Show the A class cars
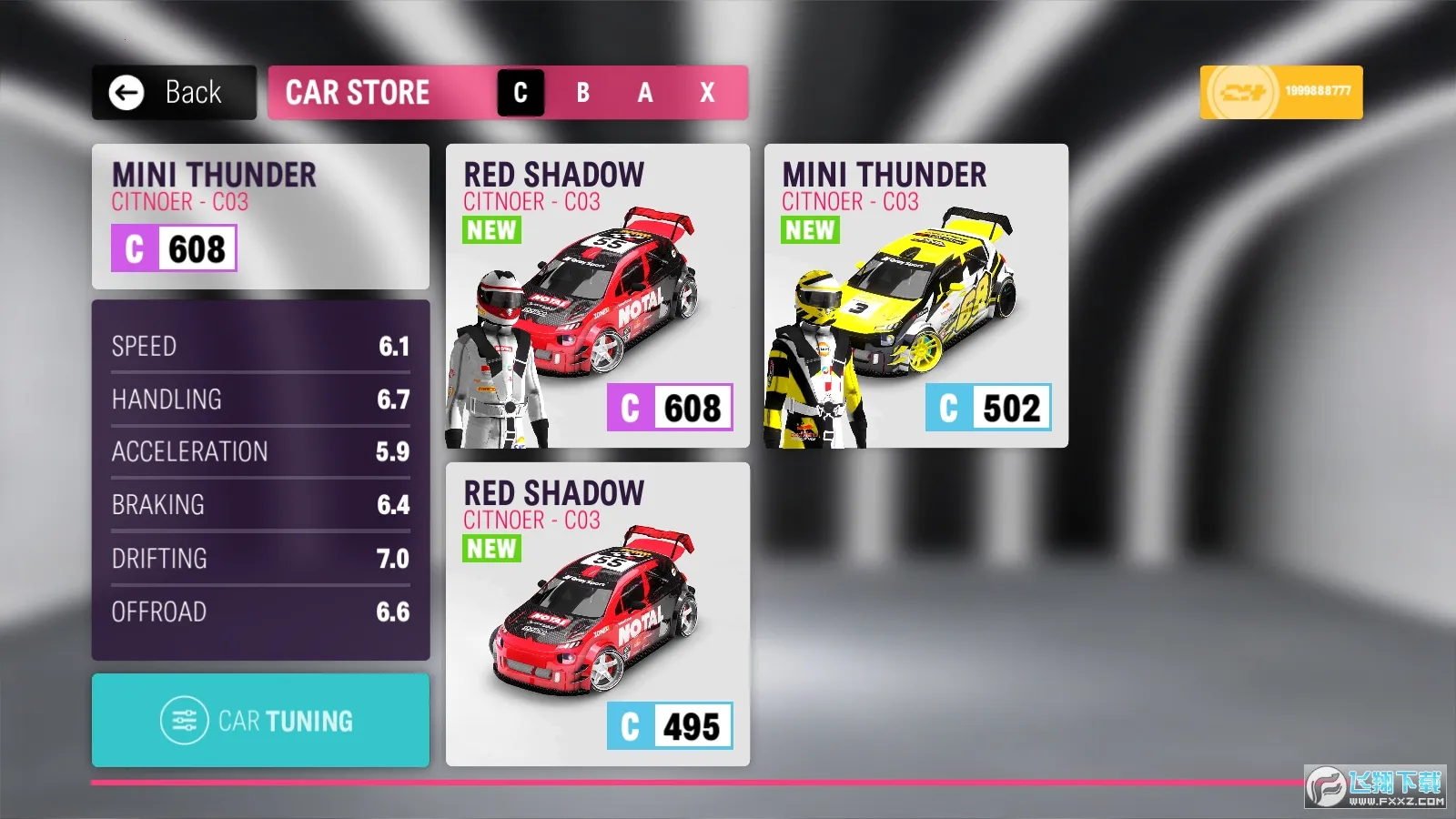1456x819 pixels. pyautogui.click(x=645, y=93)
